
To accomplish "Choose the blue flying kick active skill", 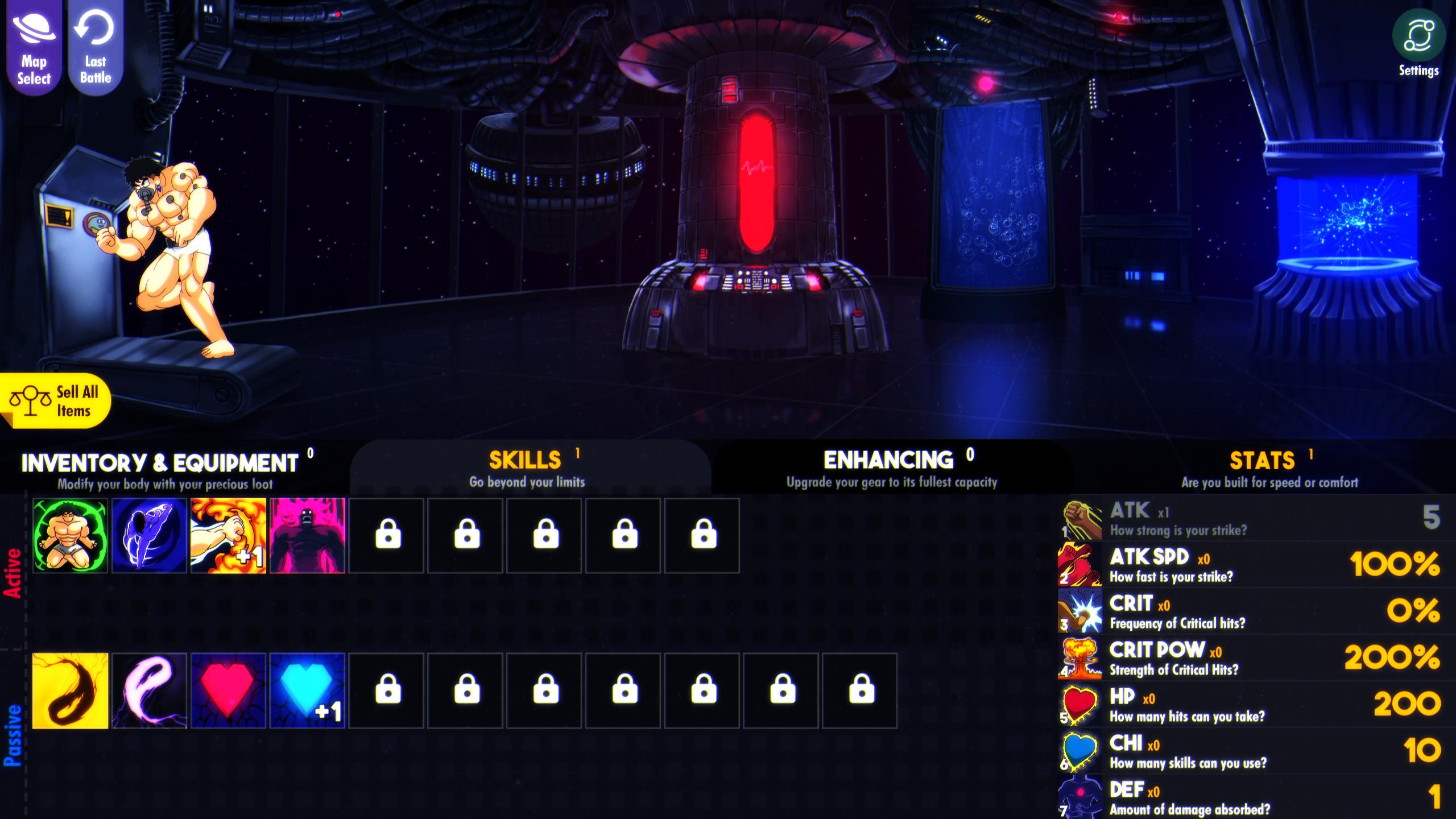I will (149, 536).
